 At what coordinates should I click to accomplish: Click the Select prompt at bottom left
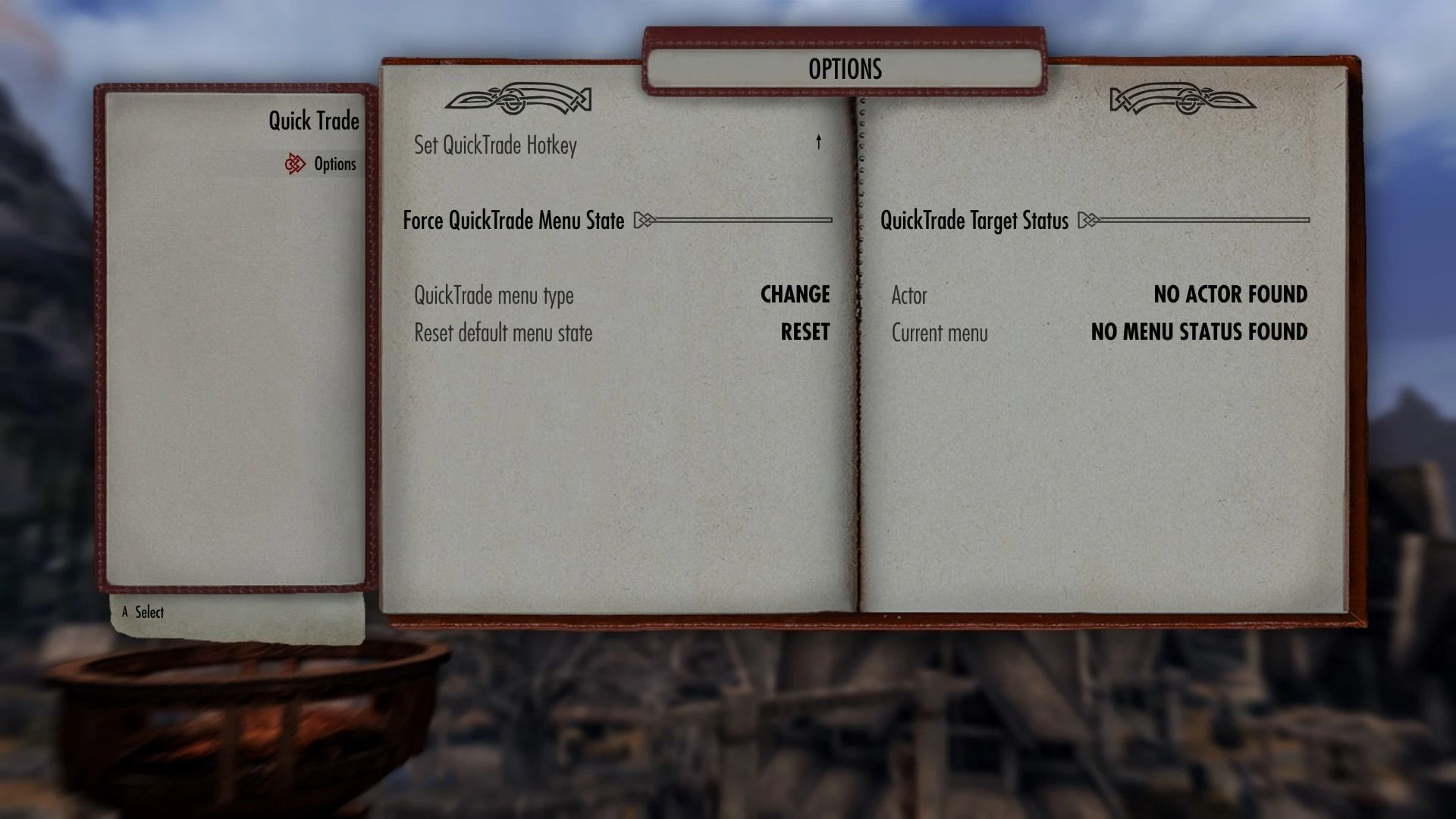[149, 612]
